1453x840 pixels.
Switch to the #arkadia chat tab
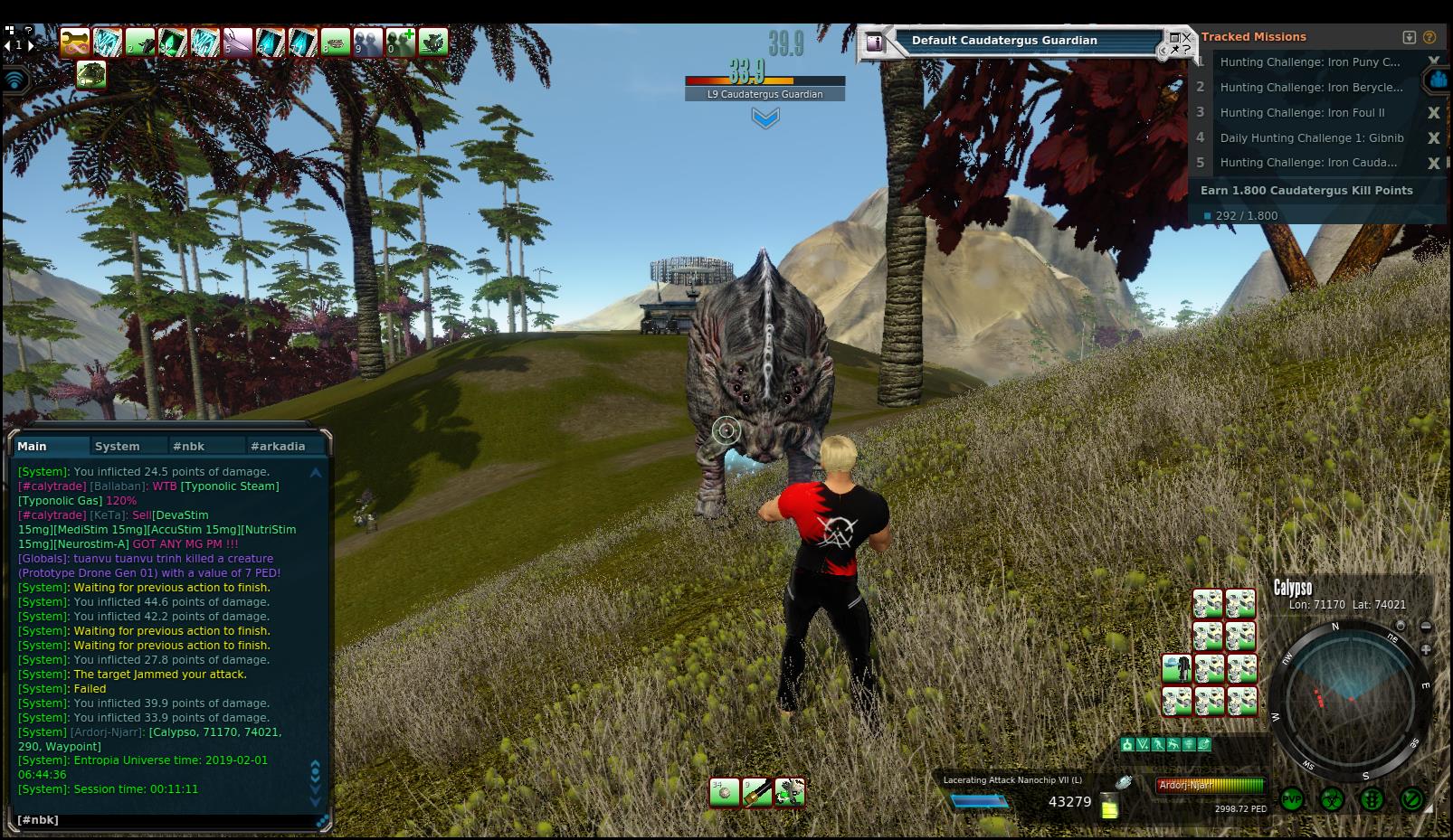(x=278, y=446)
